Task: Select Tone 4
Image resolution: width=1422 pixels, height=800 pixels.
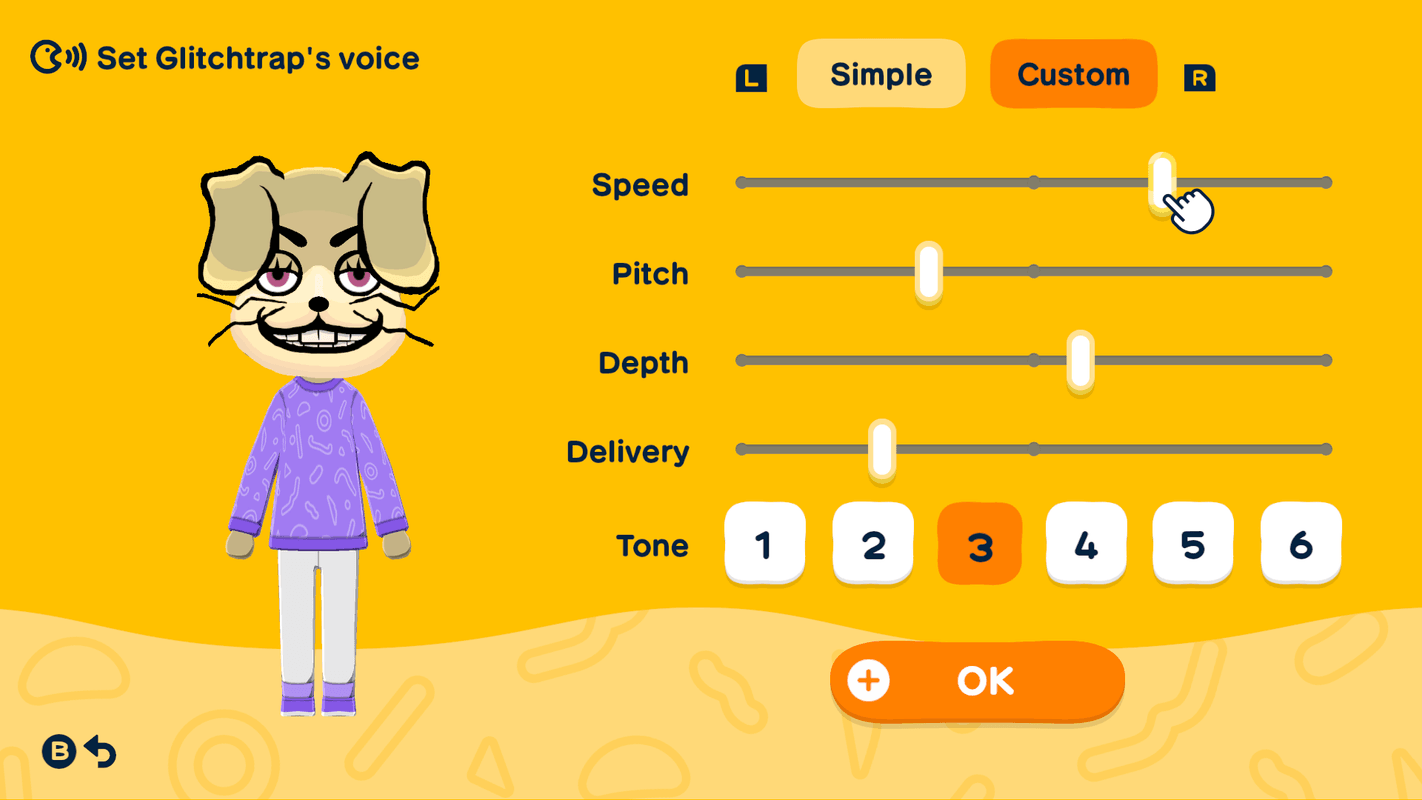Action: coord(1086,544)
